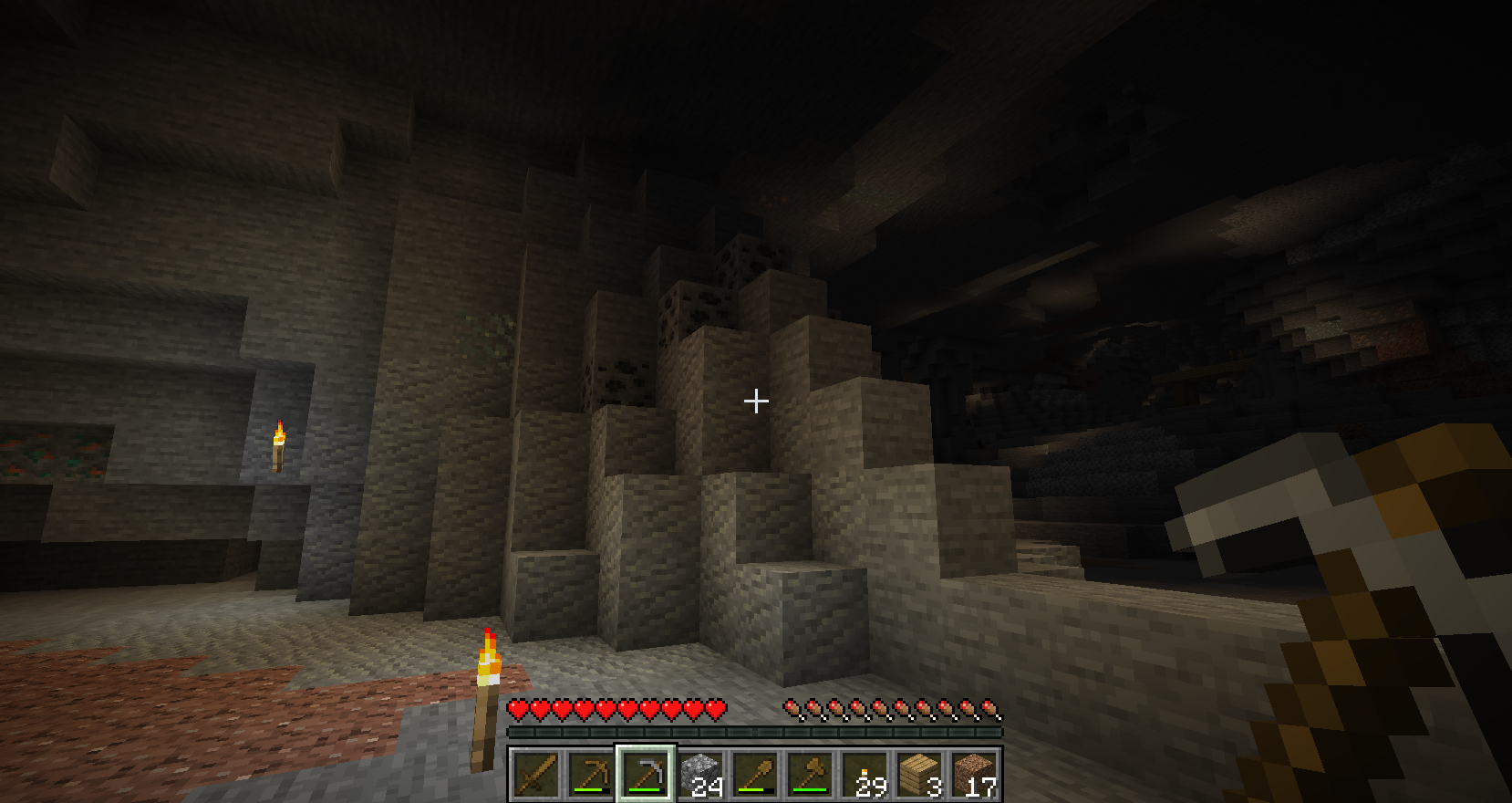Choose the wooden pickaxe in the hotbar

pyautogui.click(x=591, y=774)
